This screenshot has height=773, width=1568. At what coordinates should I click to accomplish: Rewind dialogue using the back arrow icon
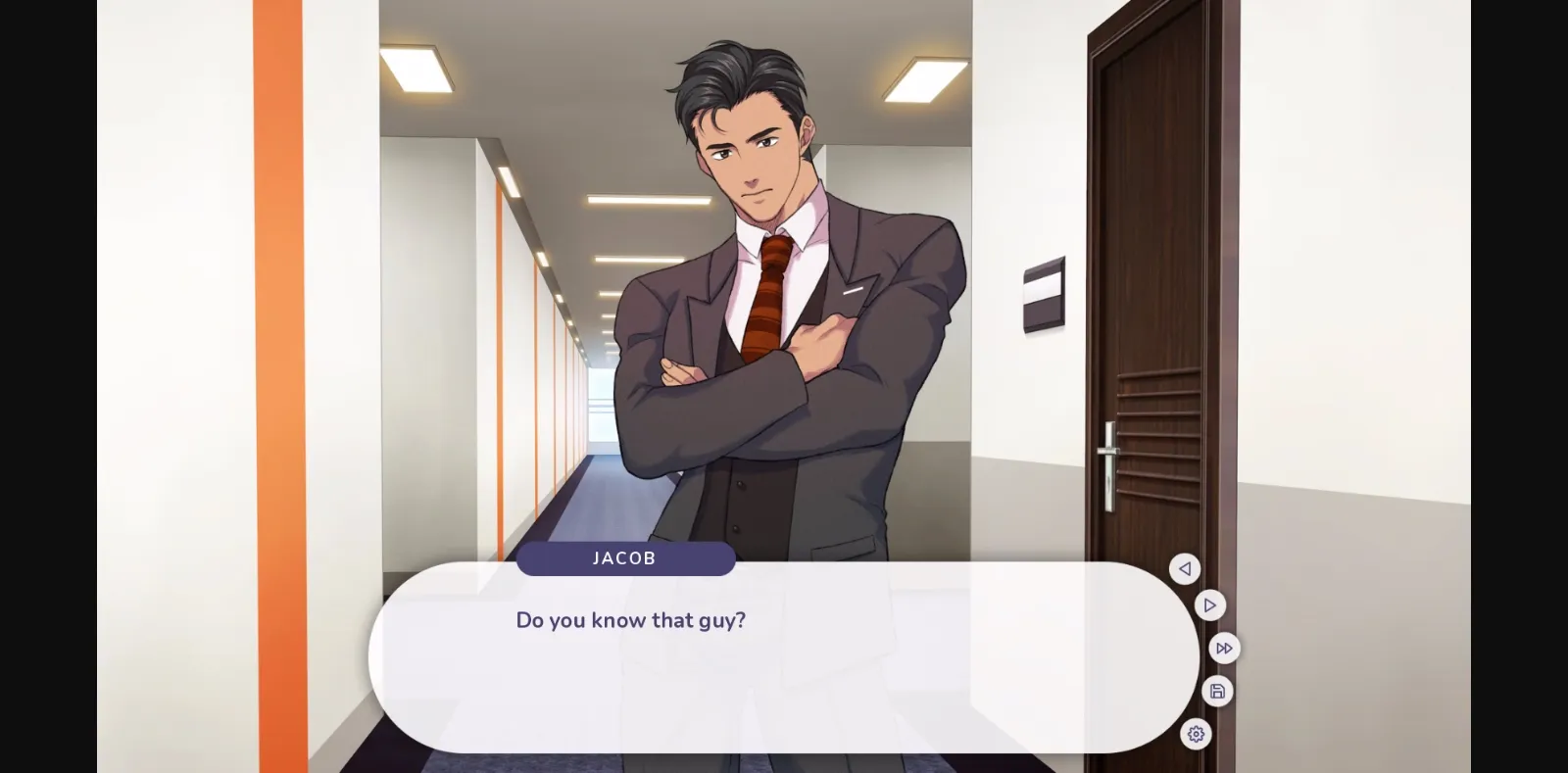[1185, 569]
